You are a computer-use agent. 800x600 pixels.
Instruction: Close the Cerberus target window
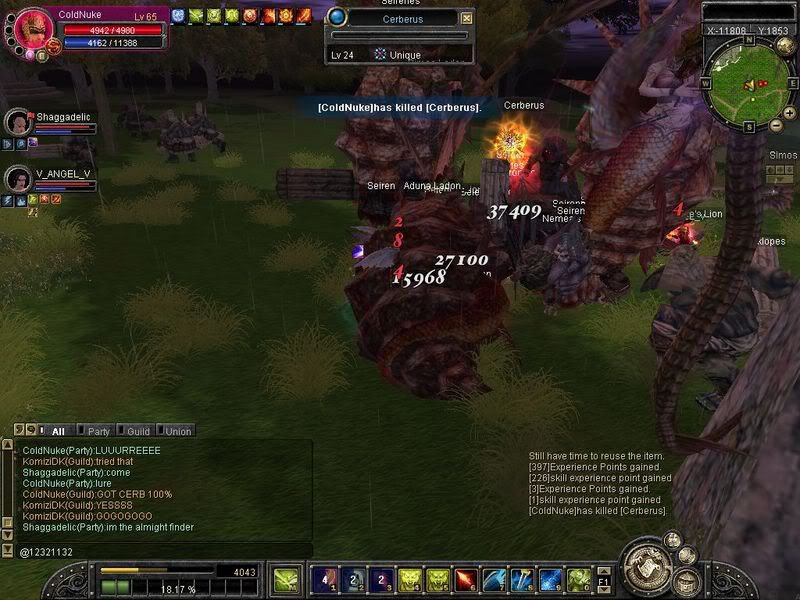466,18
